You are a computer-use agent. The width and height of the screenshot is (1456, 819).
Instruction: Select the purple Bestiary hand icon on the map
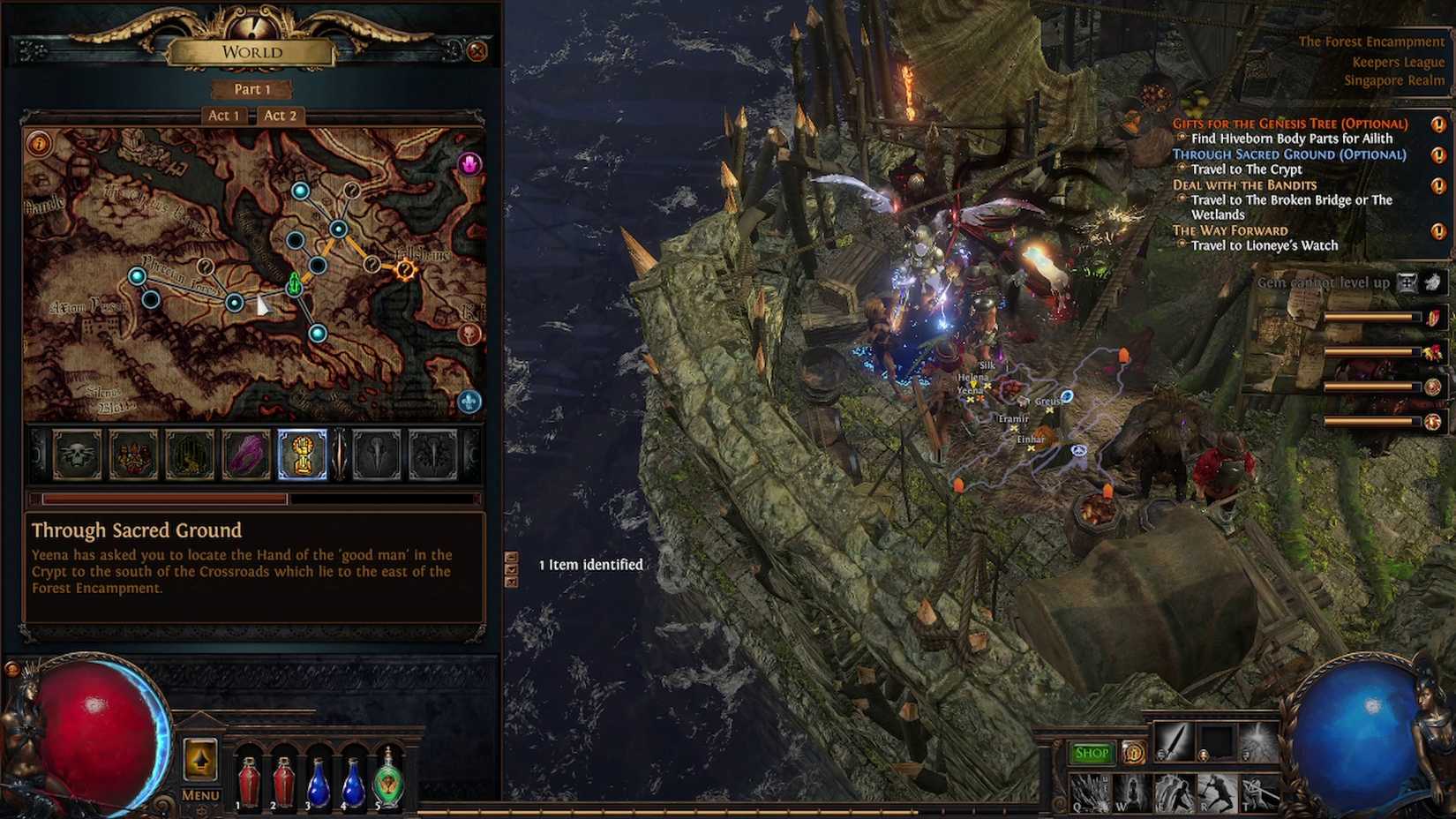coord(470,163)
